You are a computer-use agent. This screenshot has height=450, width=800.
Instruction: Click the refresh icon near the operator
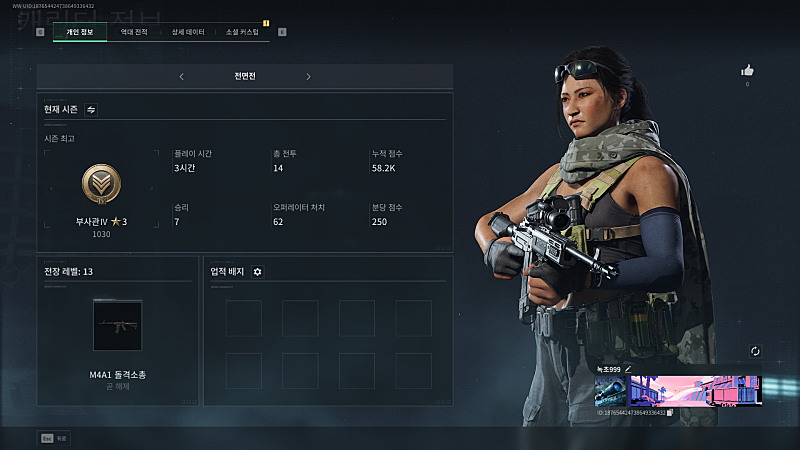coord(755,351)
